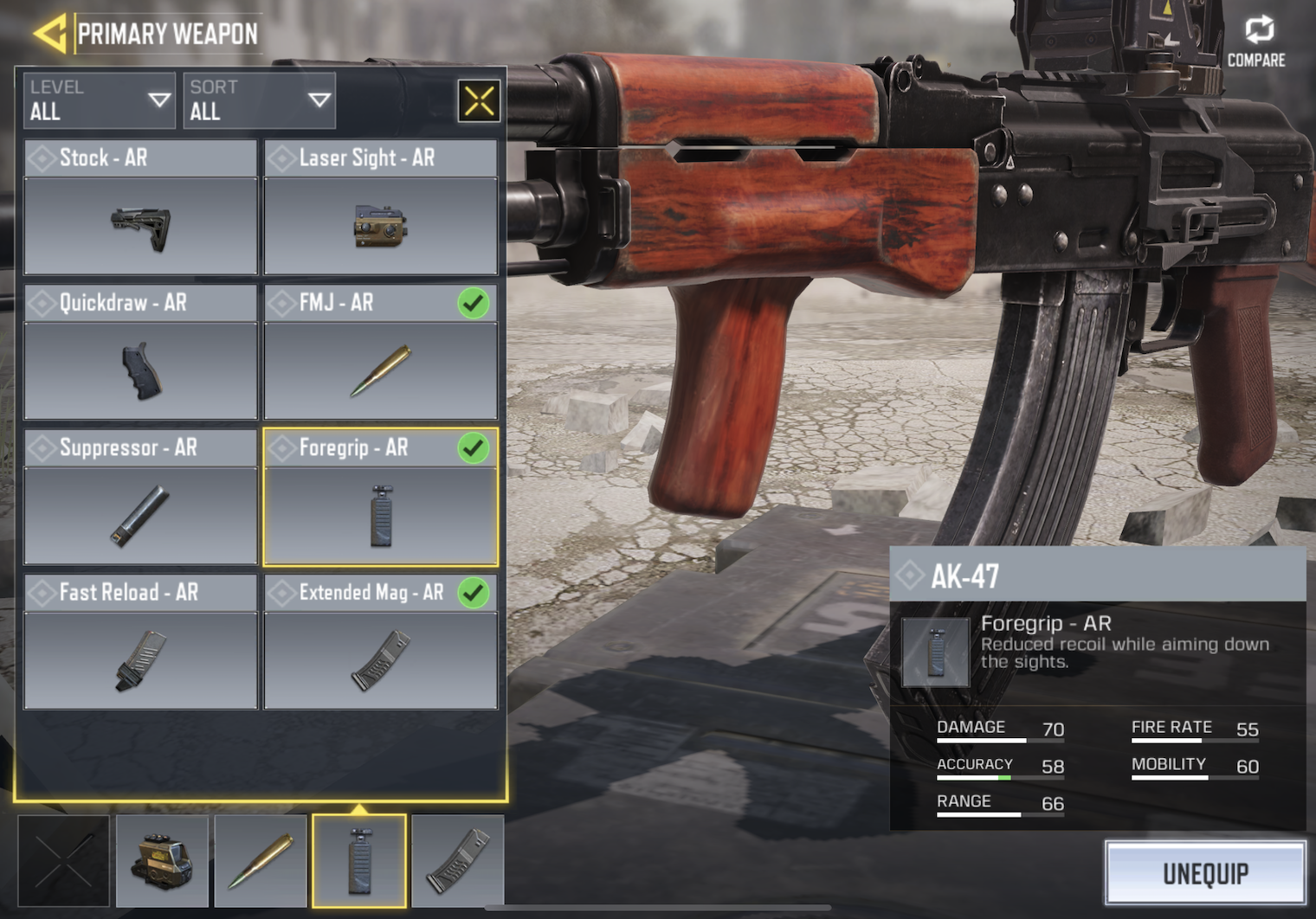Select the equipped foregrip slot in bottom bar
The image size is (1316, 919).
pos(359,860)
